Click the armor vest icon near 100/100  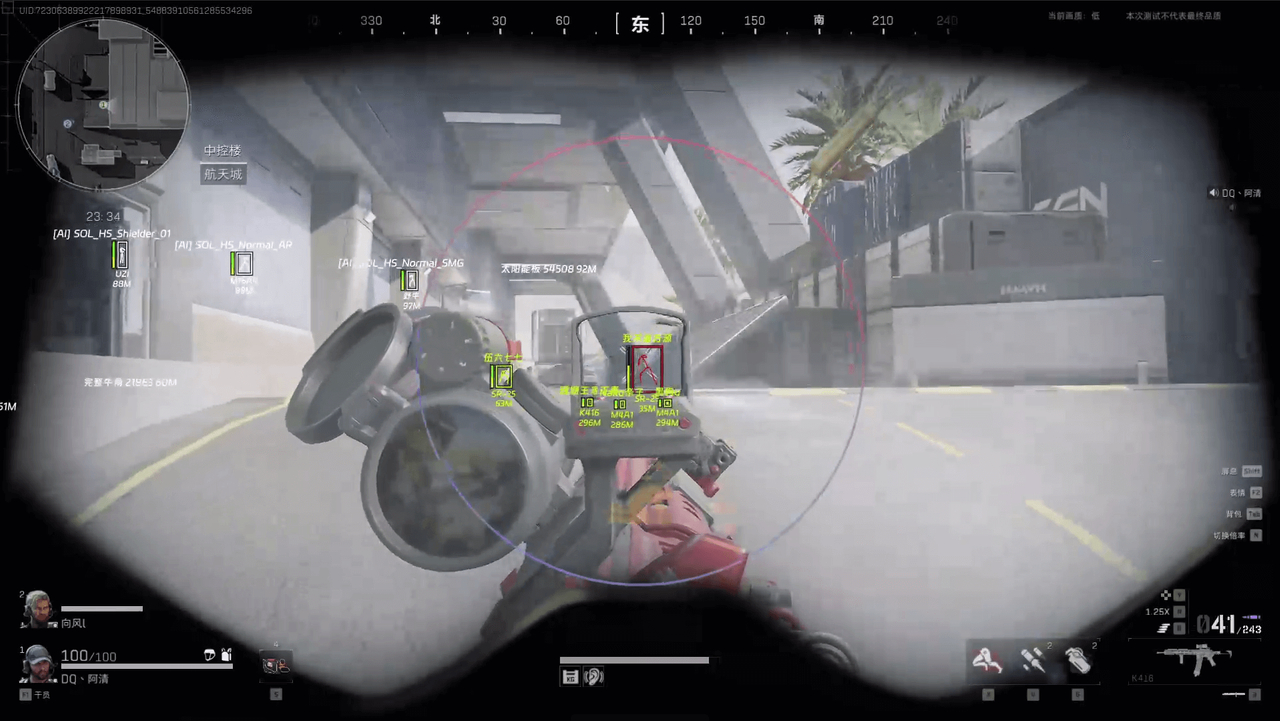[225, 655]
